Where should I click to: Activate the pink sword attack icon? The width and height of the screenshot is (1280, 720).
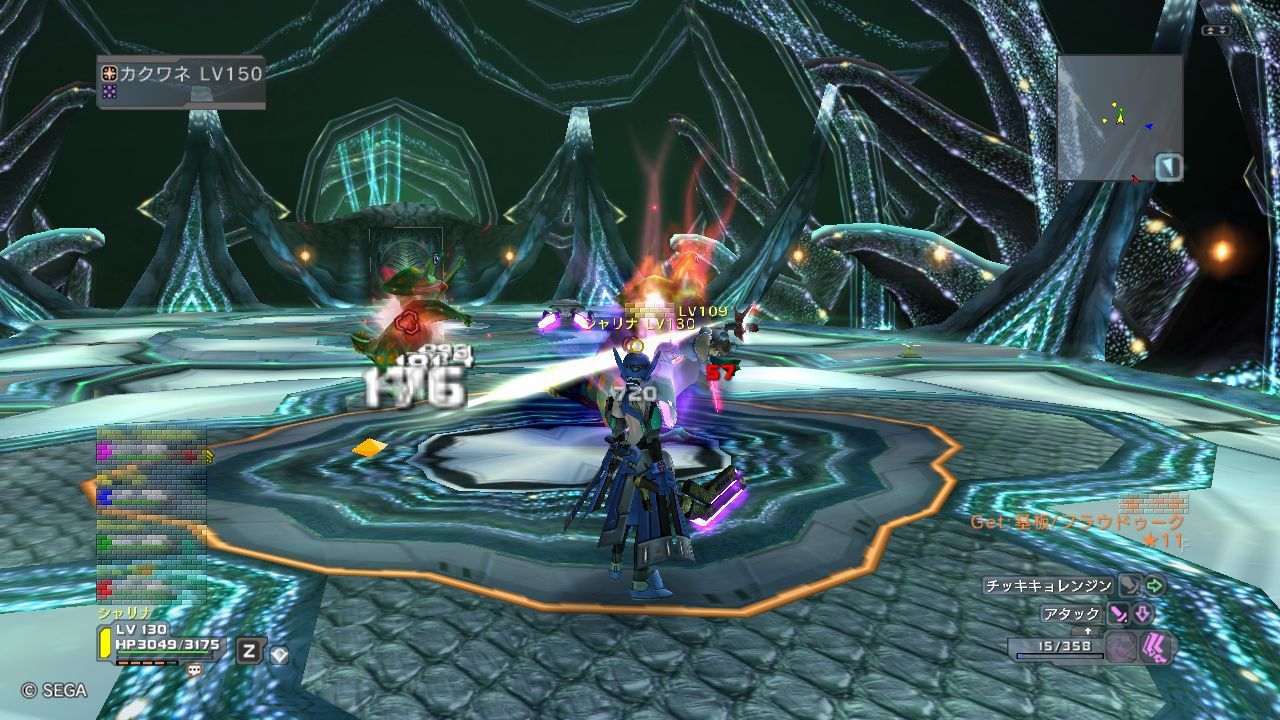1118,614
